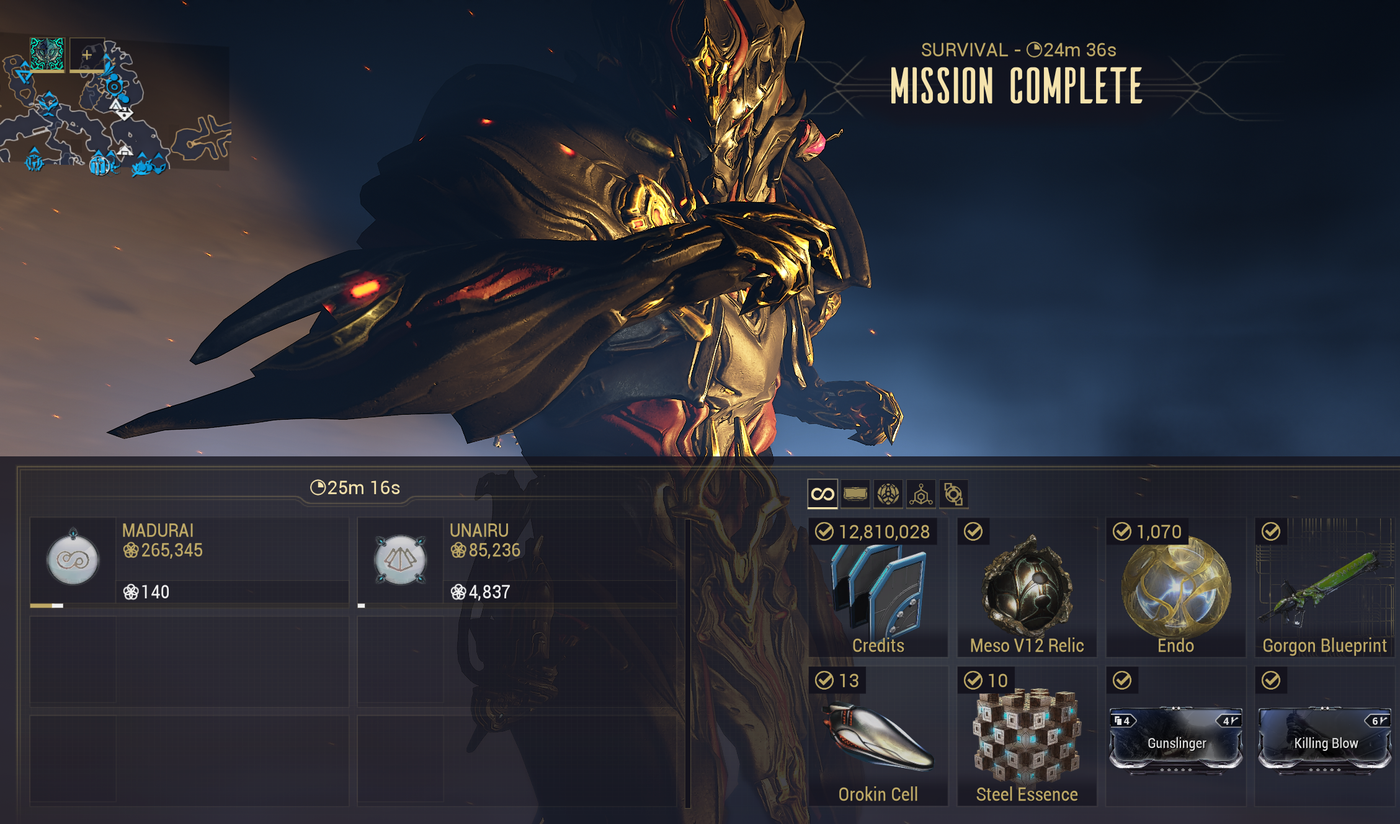The height and width of the screenshot is (824, 1400).
Task: Select the circular resources filter icon
Action: (x=888, y=493)
